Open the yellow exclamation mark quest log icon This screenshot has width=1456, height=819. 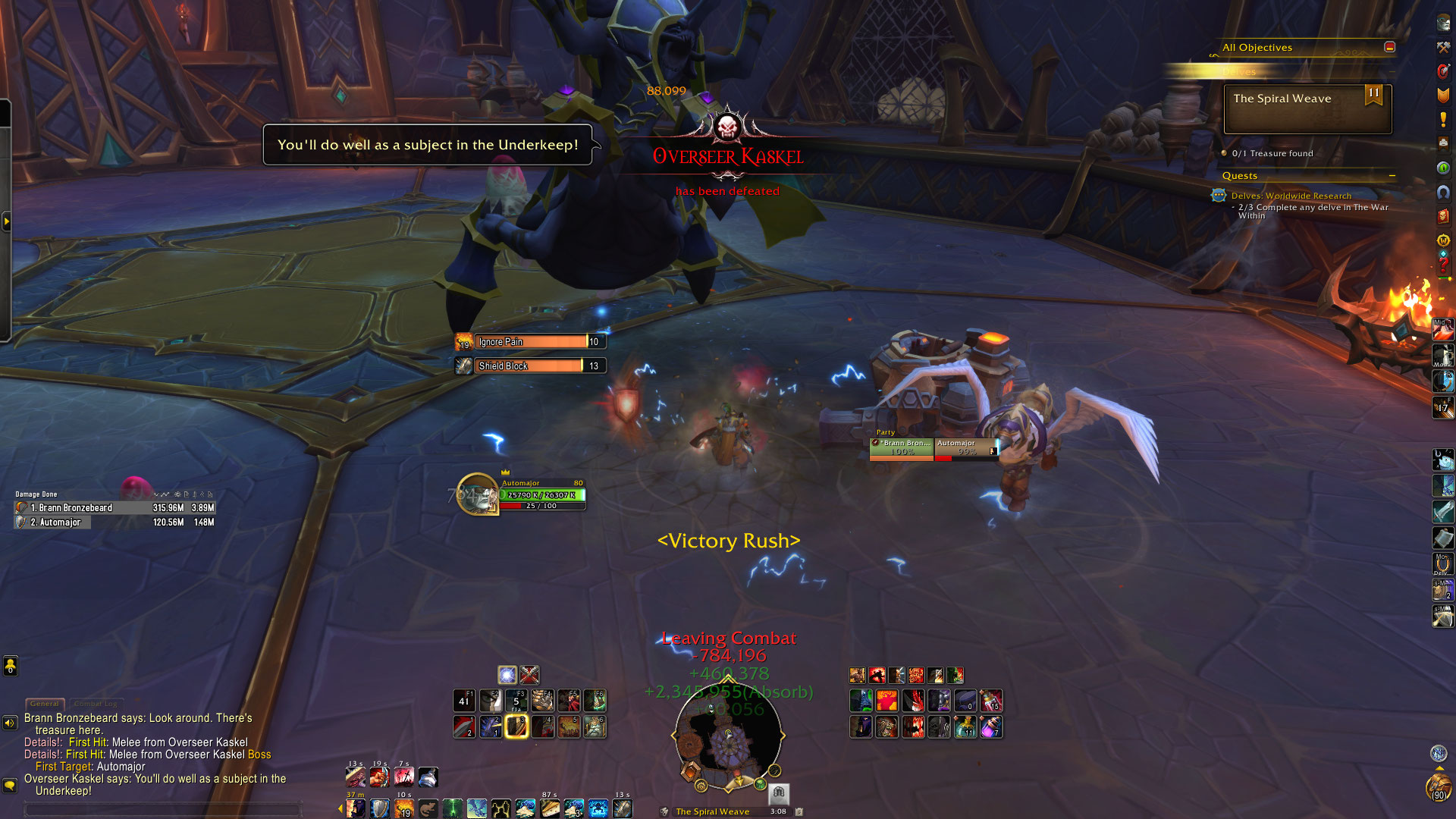coord(1442,119)
